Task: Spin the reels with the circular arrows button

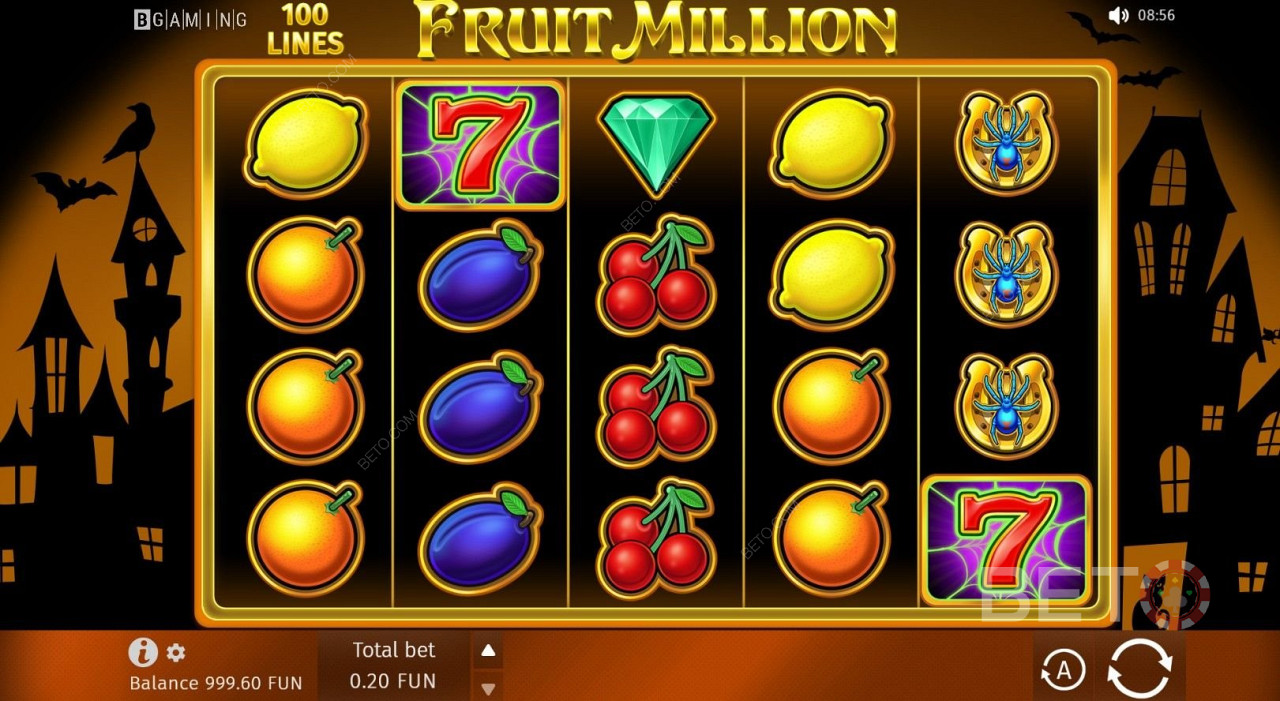Action: pyautogui.click(x=1140, y=667)
